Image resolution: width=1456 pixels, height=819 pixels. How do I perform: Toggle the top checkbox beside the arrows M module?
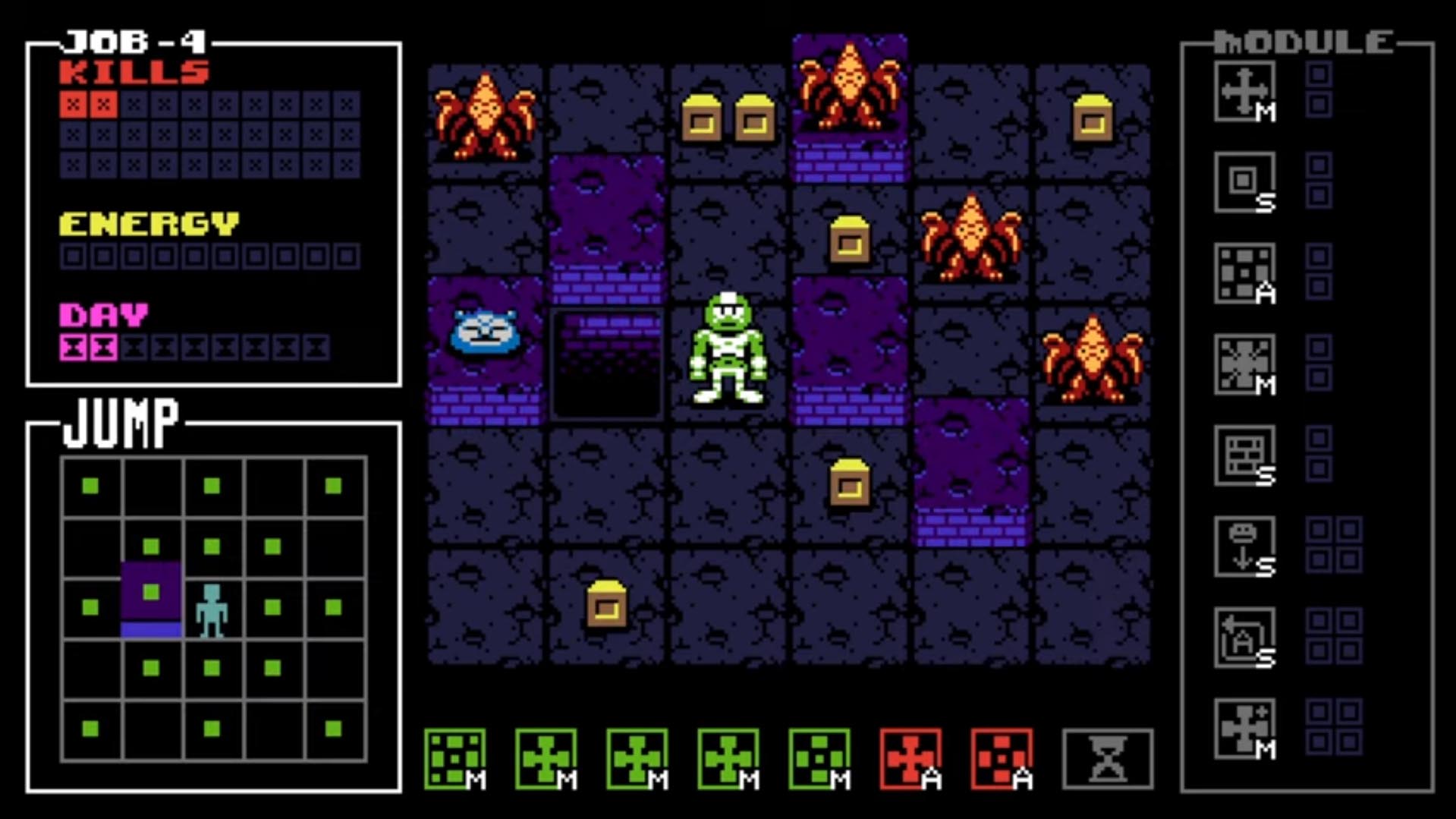pyautogui.click(x=1318, y=74)
